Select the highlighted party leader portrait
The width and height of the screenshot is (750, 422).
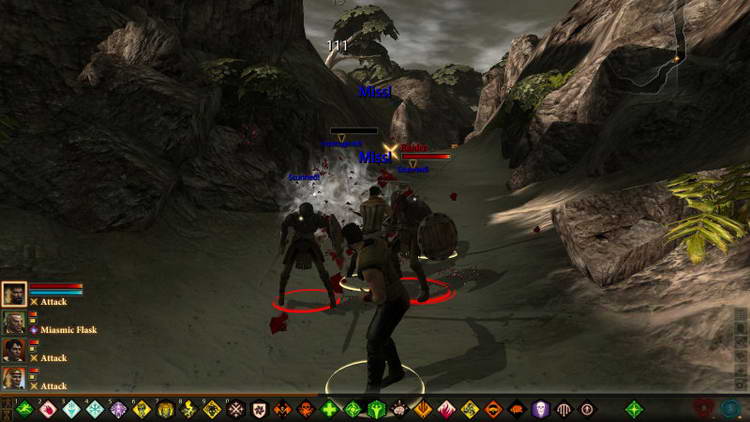coord(14,293)
